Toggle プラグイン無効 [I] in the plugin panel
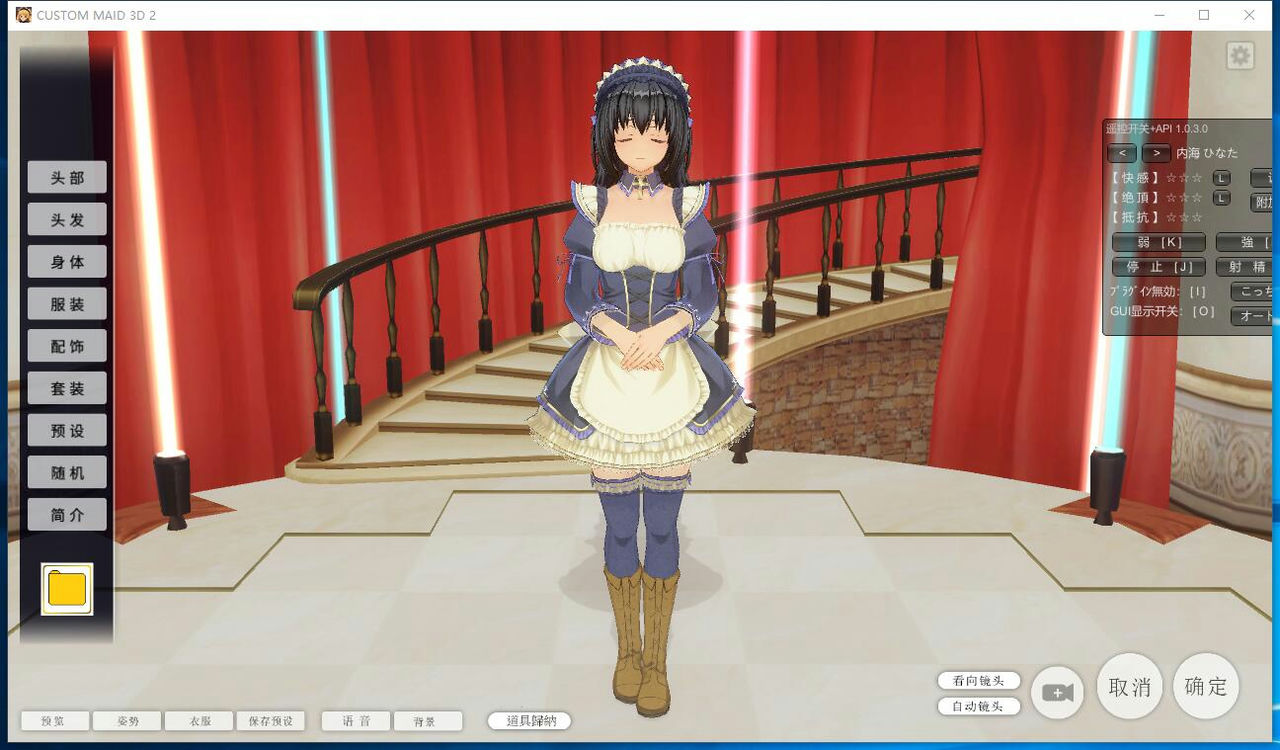Screen dimensions: 1280x750 point(1158,290)
